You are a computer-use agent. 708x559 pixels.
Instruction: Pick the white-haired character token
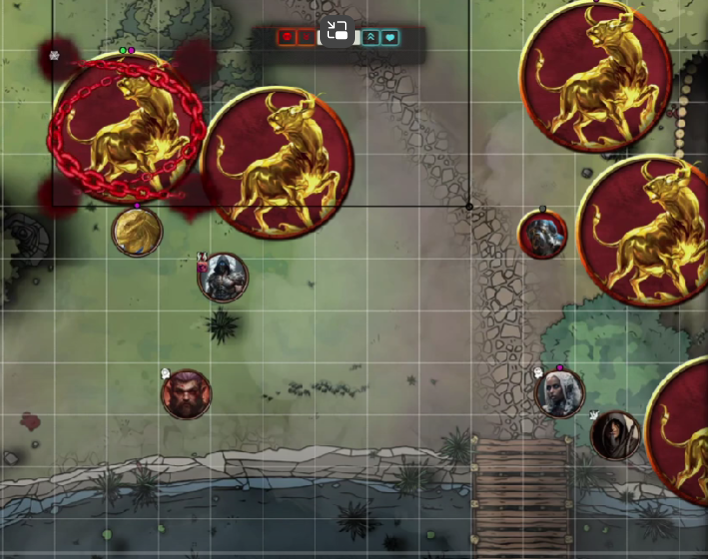coord(559,393)
